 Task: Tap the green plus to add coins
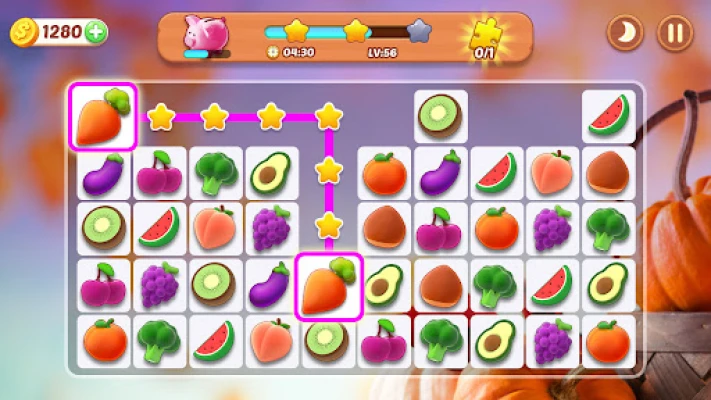[x=97, y=32]
